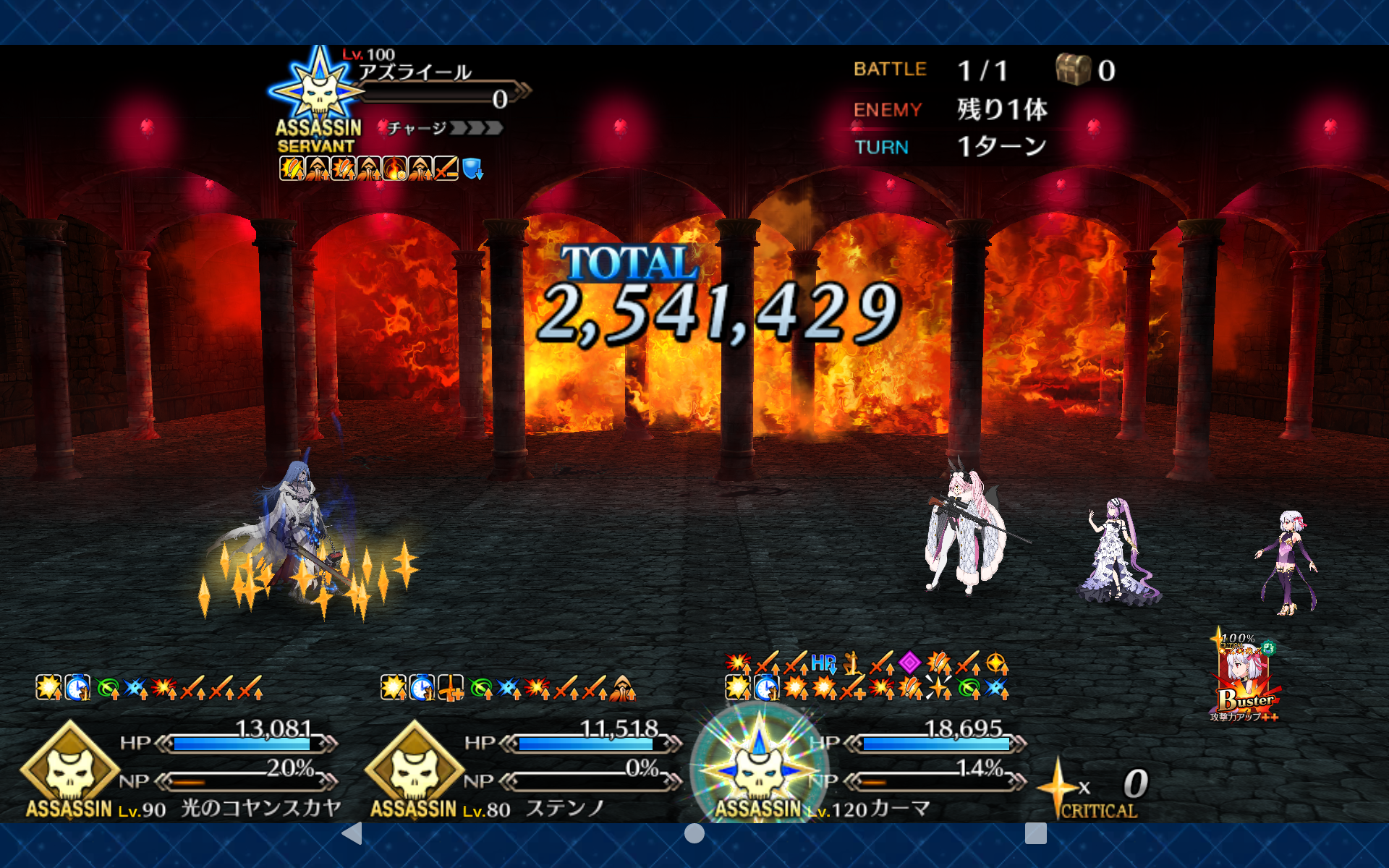Tap the Android home circle button
1389x868 pixels.
(694, 833)
